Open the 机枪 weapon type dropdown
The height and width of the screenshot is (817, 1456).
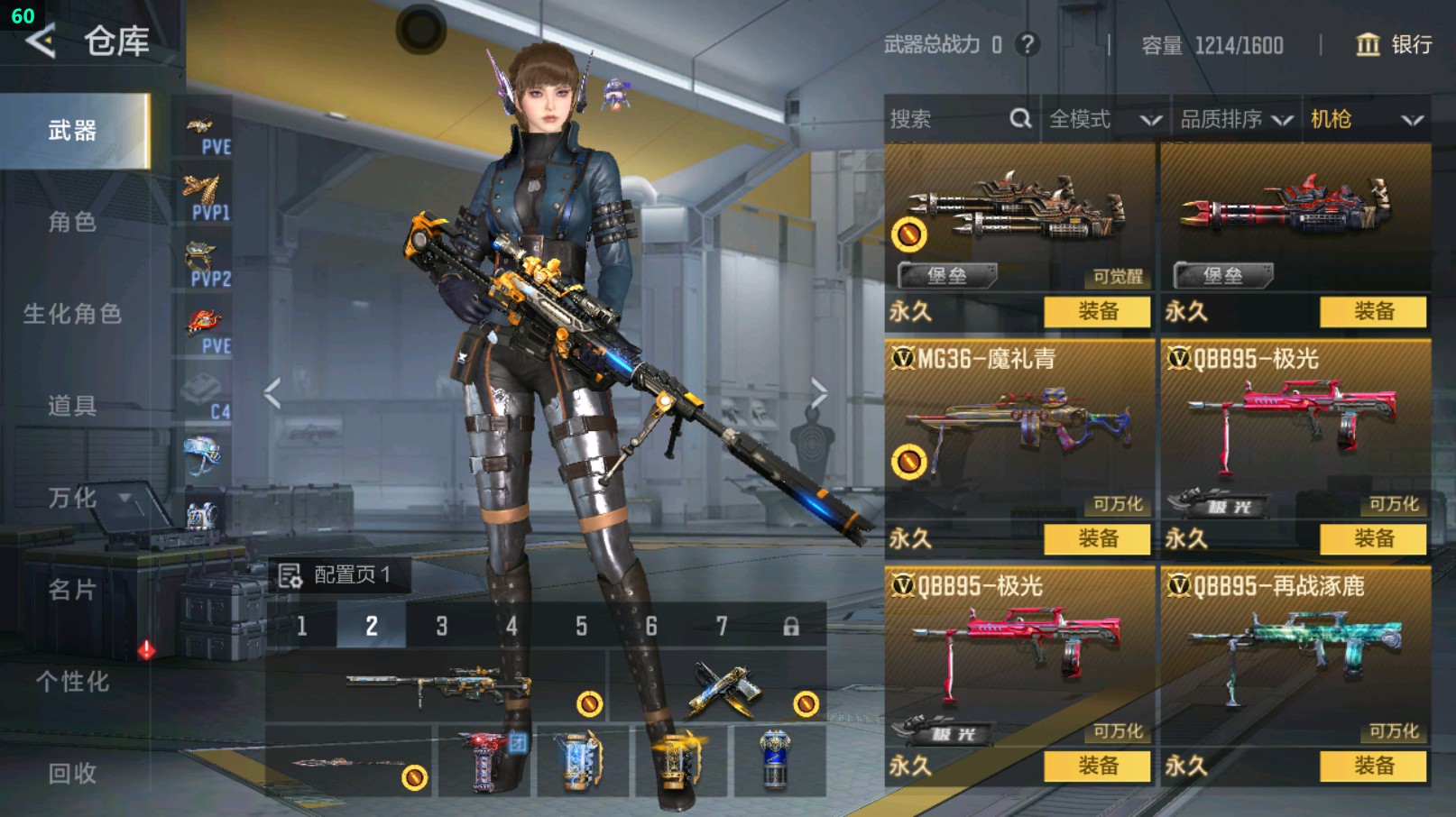coord(1366,119)
